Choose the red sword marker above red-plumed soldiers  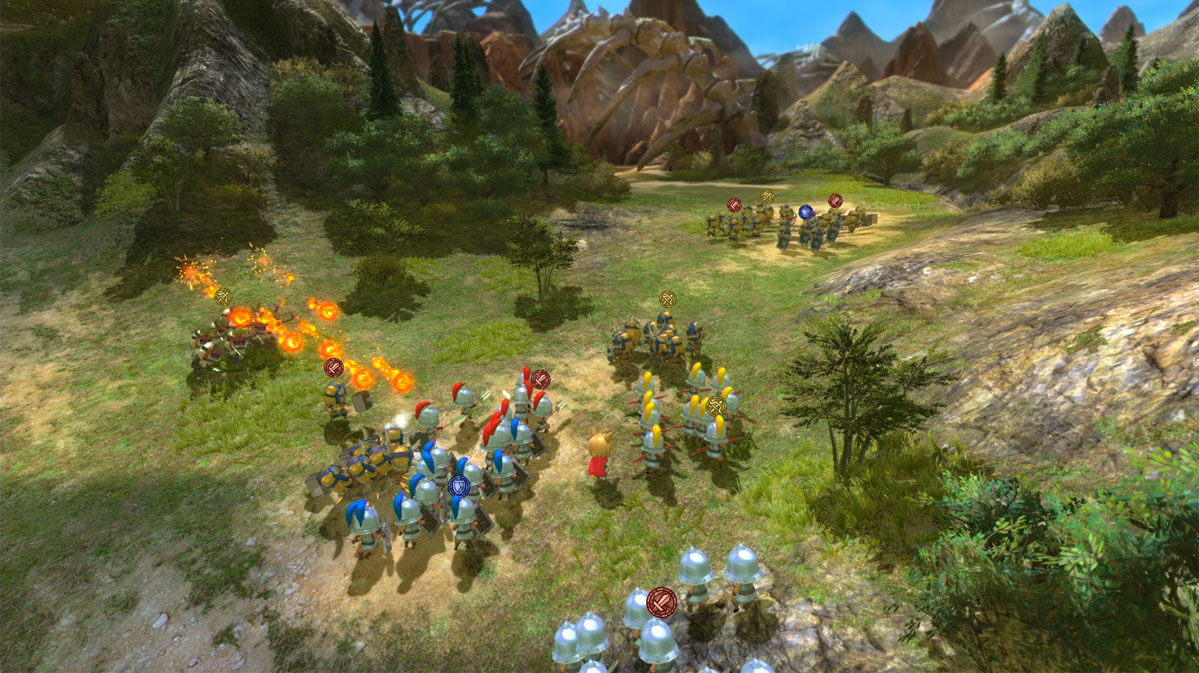pos(540,379)
